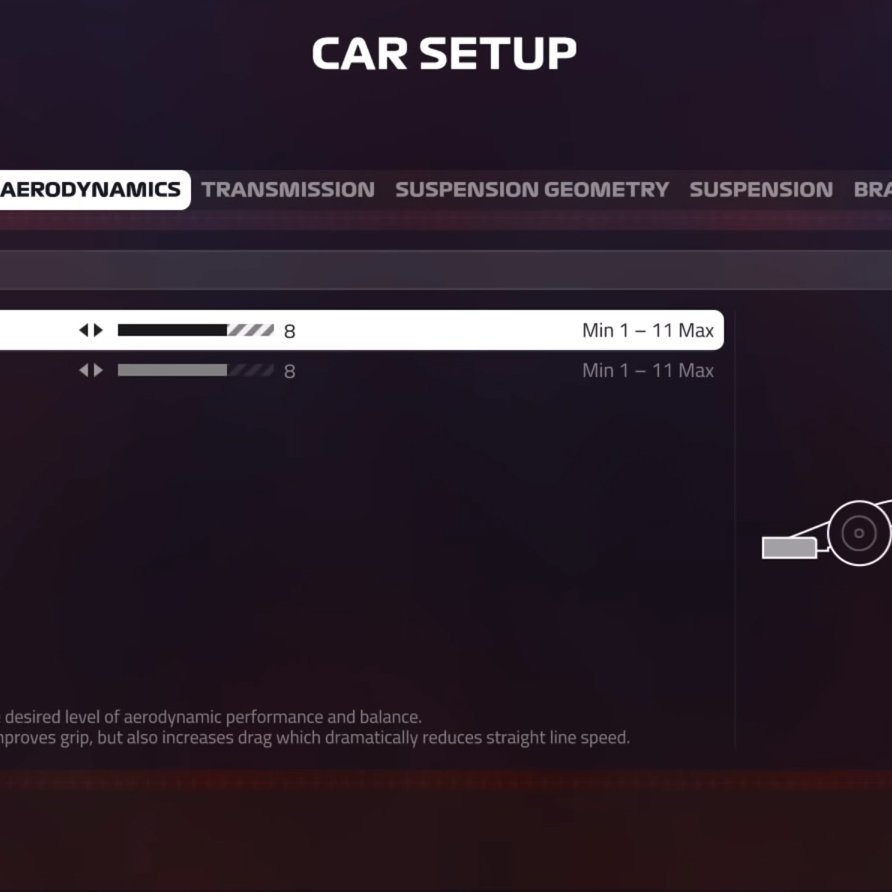Click the right arrow in the highlighted row
The height and width of the screenshot is (892, 892).
click(98, 330)
